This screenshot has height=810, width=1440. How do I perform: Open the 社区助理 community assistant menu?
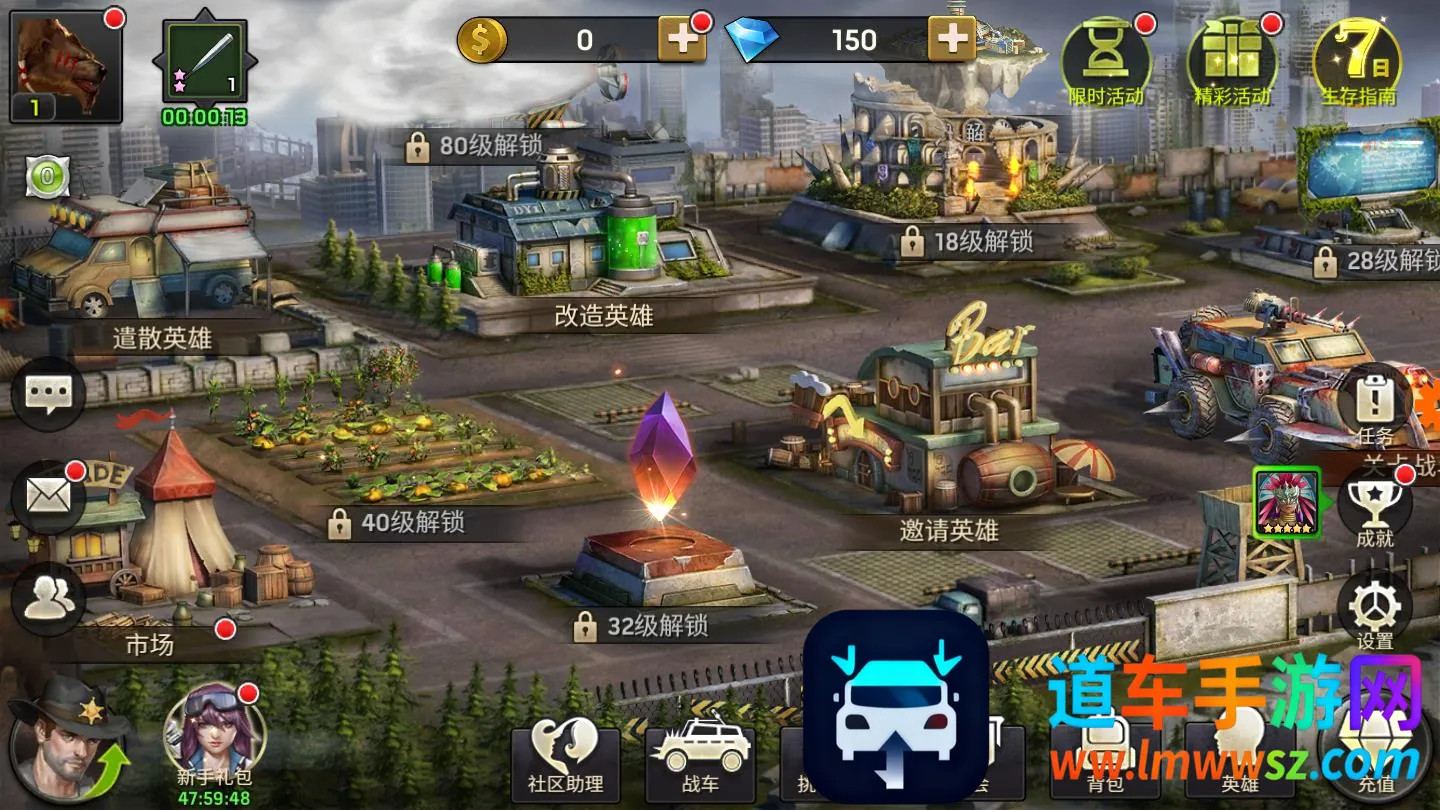(x=565, y=762)
